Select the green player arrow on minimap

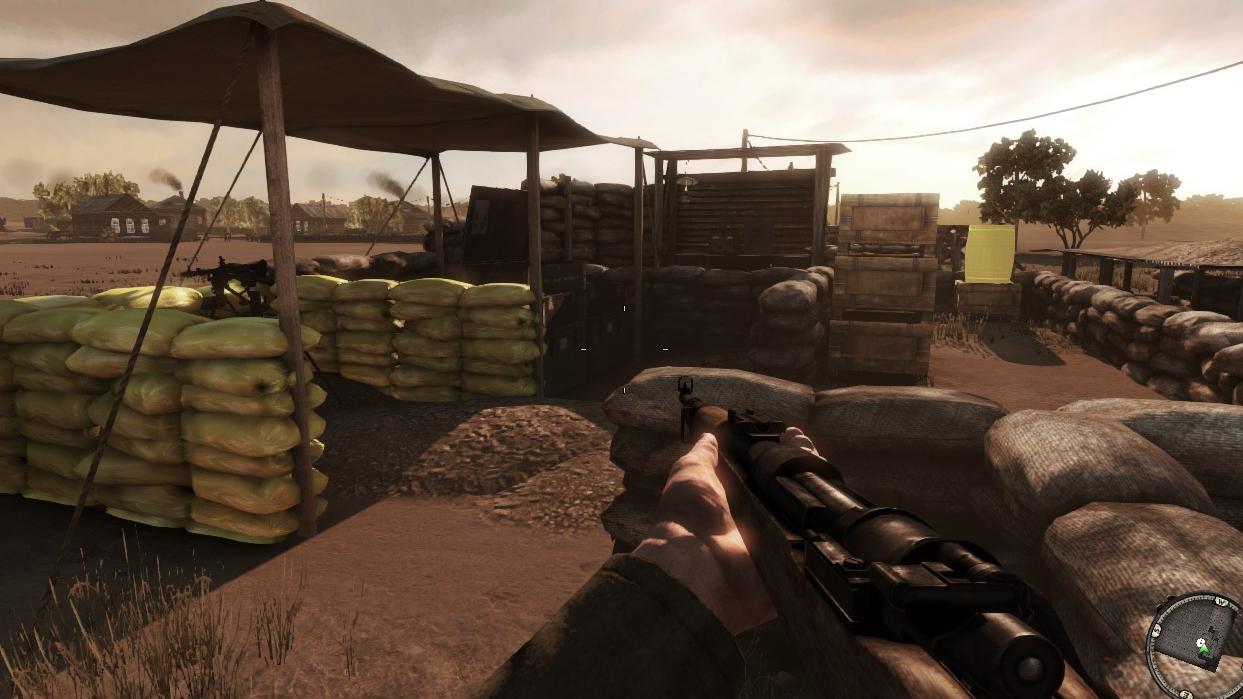pyautogui.click(x=1205, y=651)
